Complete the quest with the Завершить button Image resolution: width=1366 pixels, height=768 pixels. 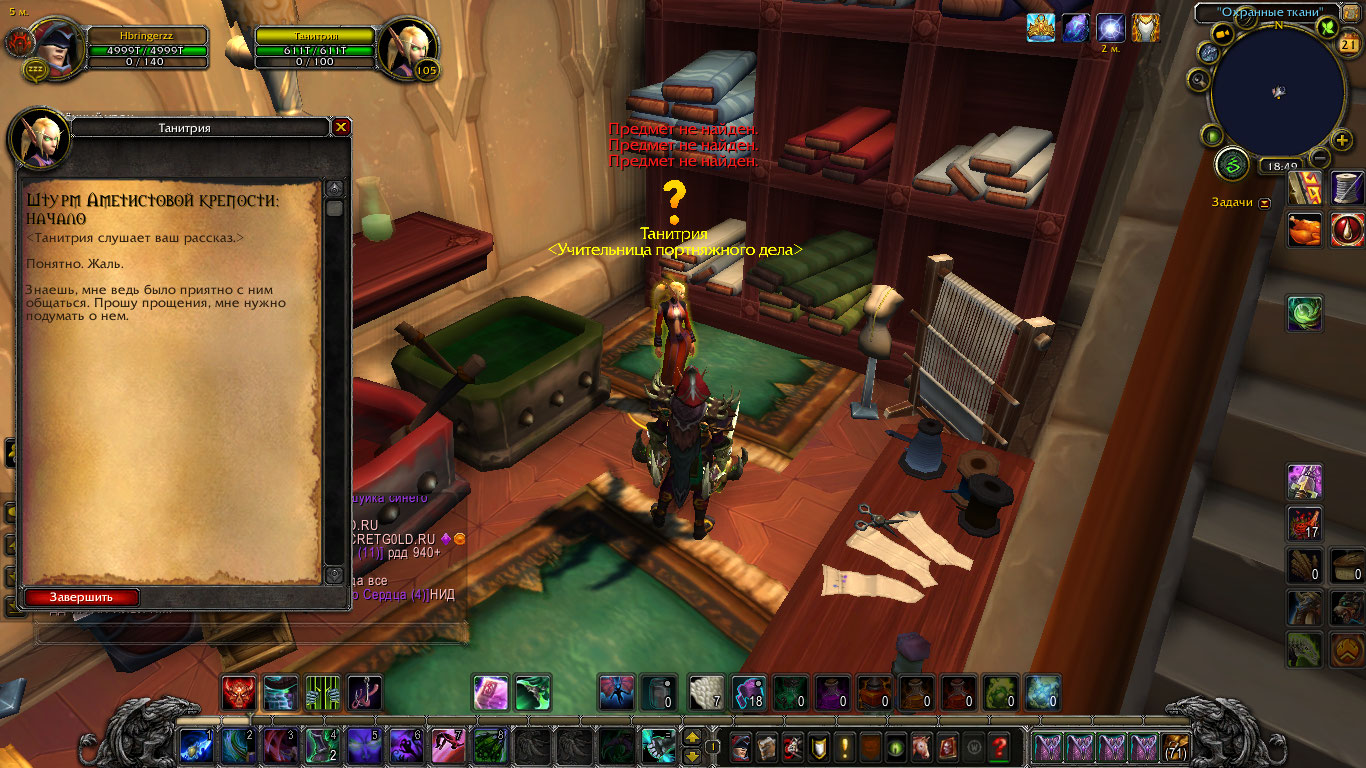tap(81, 597)
